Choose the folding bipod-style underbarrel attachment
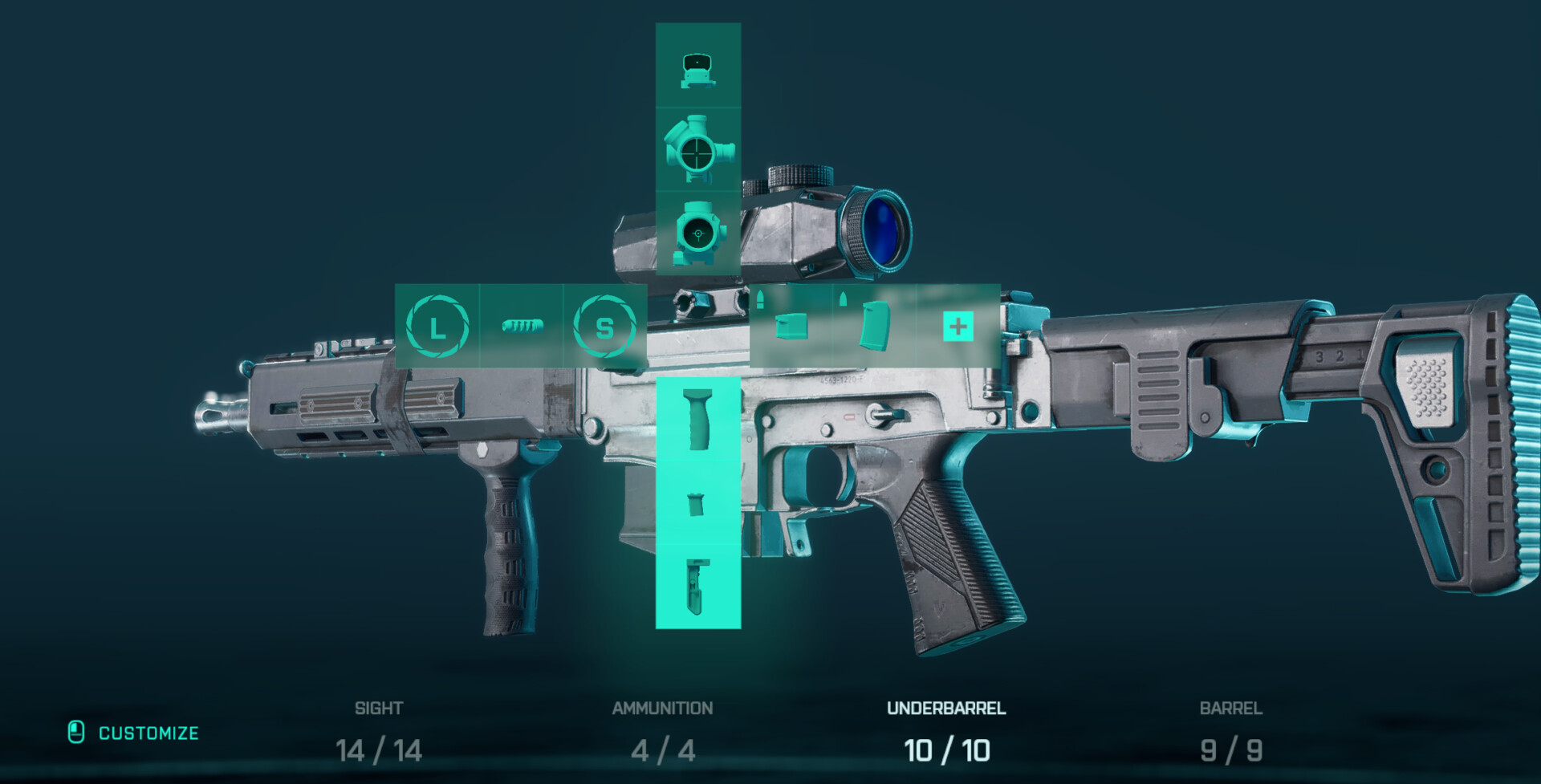Image resolution: width=1541 pixels, height=784 pixels. click(697, 587)
